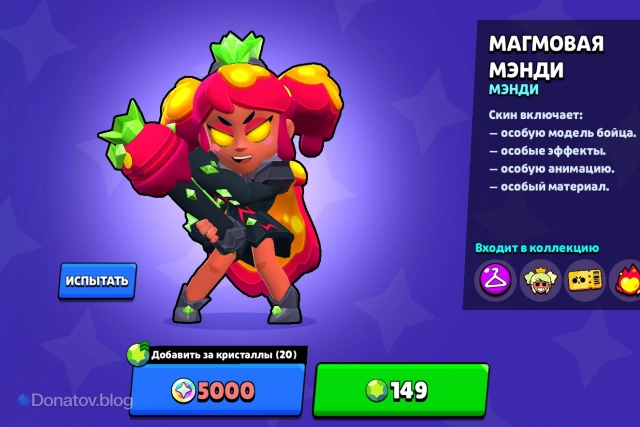Purchase the skin for 149 gems
Screen dimensions: 640x427
pos(400,390)
